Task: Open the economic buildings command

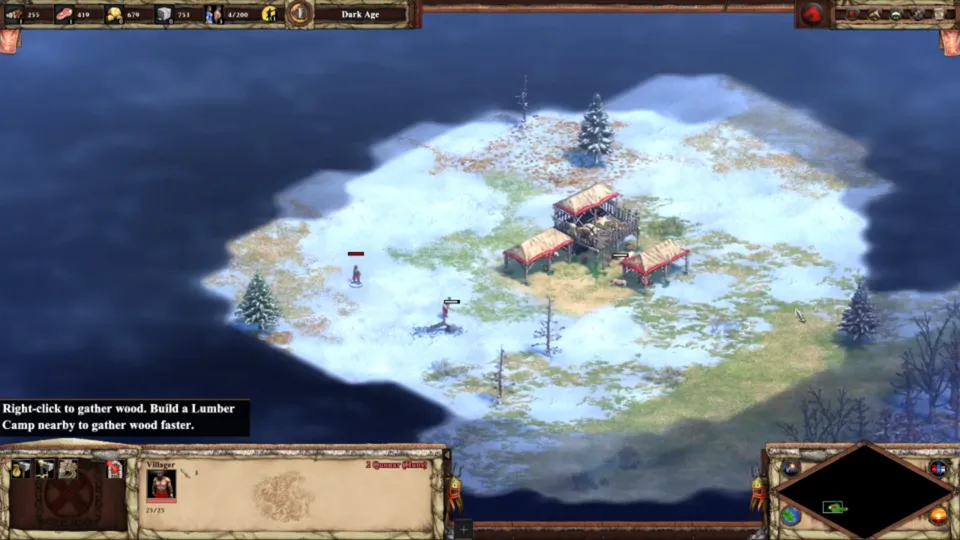Action: 19,469
